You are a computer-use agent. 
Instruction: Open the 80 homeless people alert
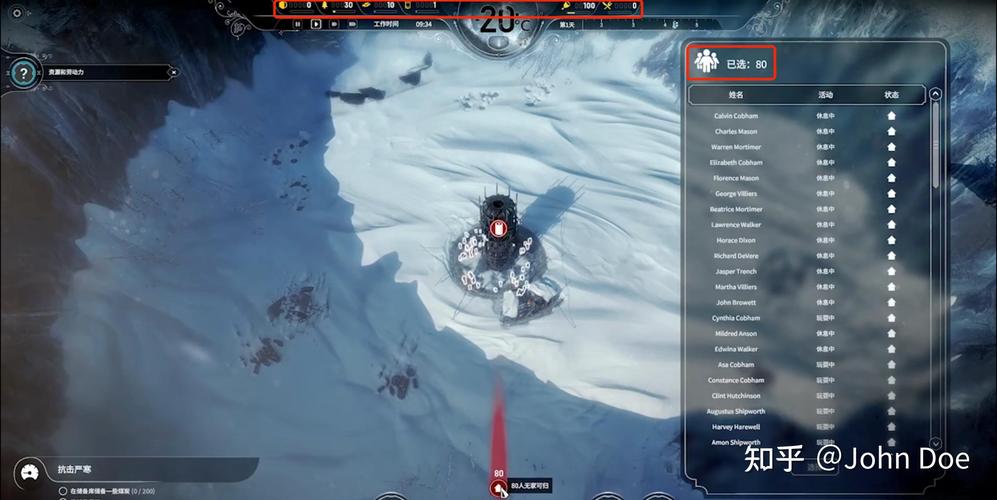pyautogui.click(x=498, y=486)
